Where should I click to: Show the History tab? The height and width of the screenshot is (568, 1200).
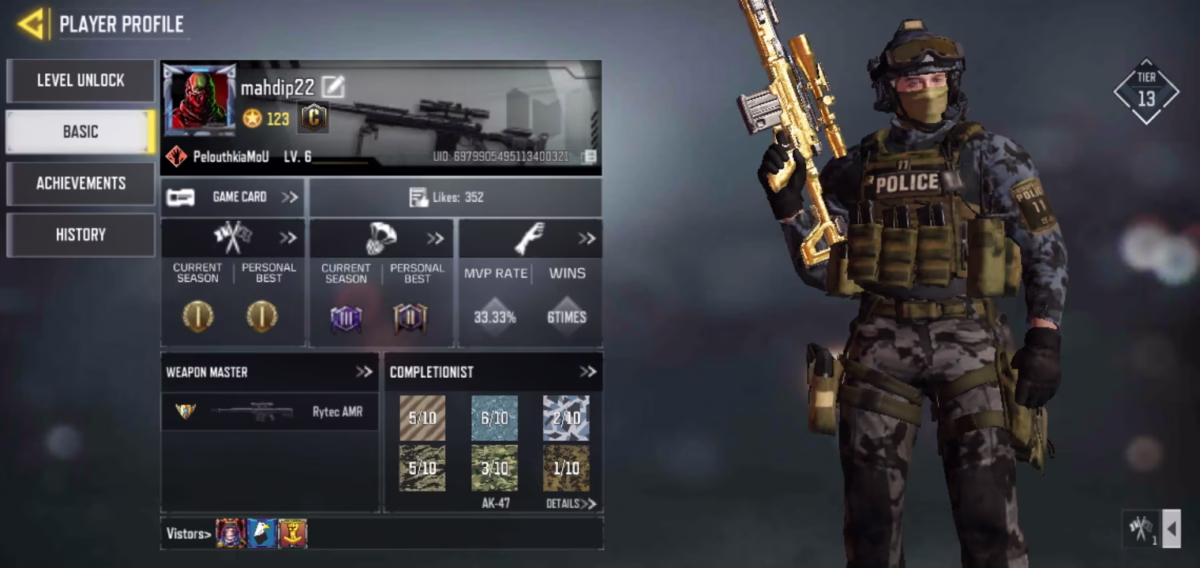pos(81,234)
